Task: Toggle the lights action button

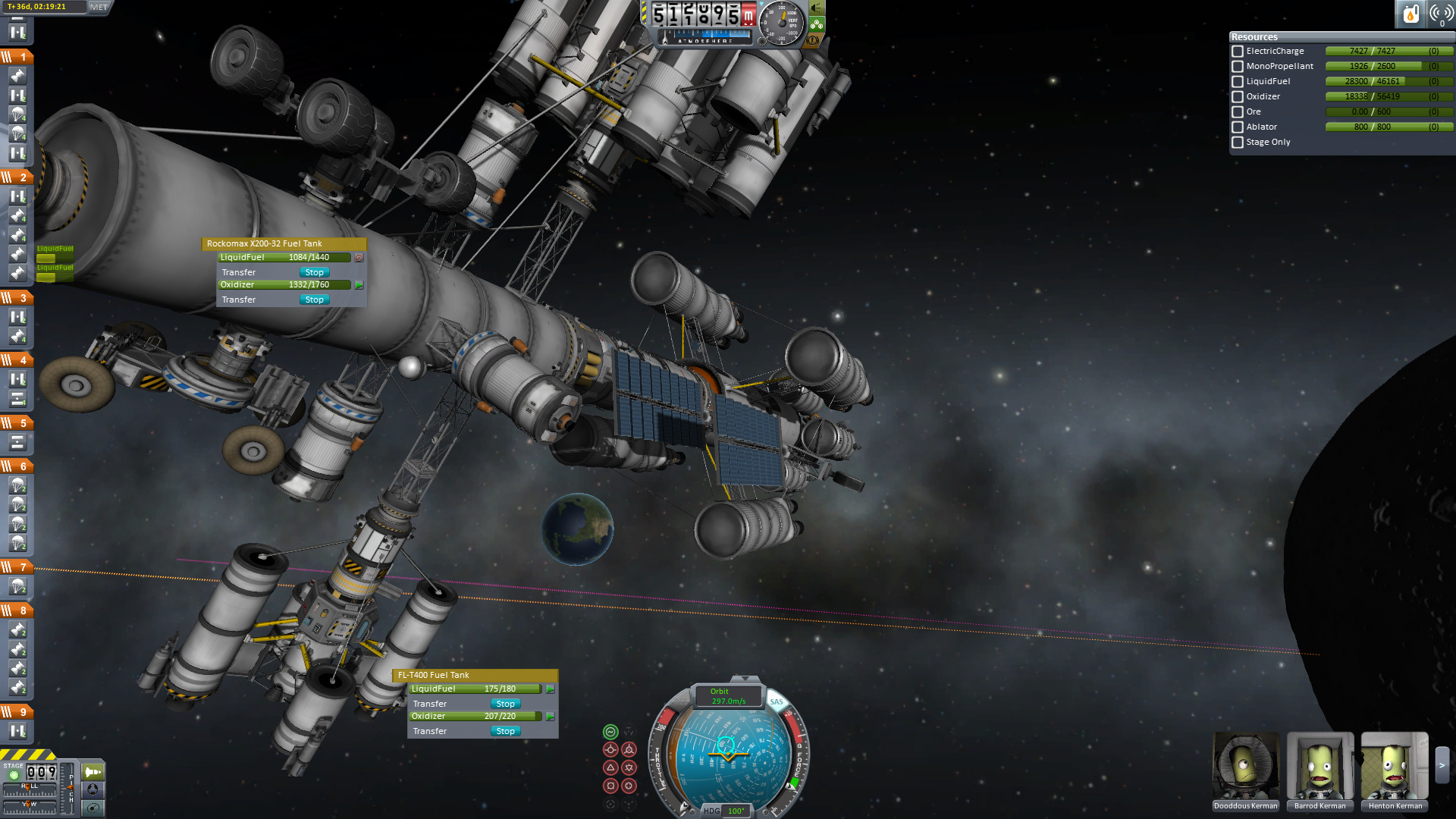Action: pos(817,8)
